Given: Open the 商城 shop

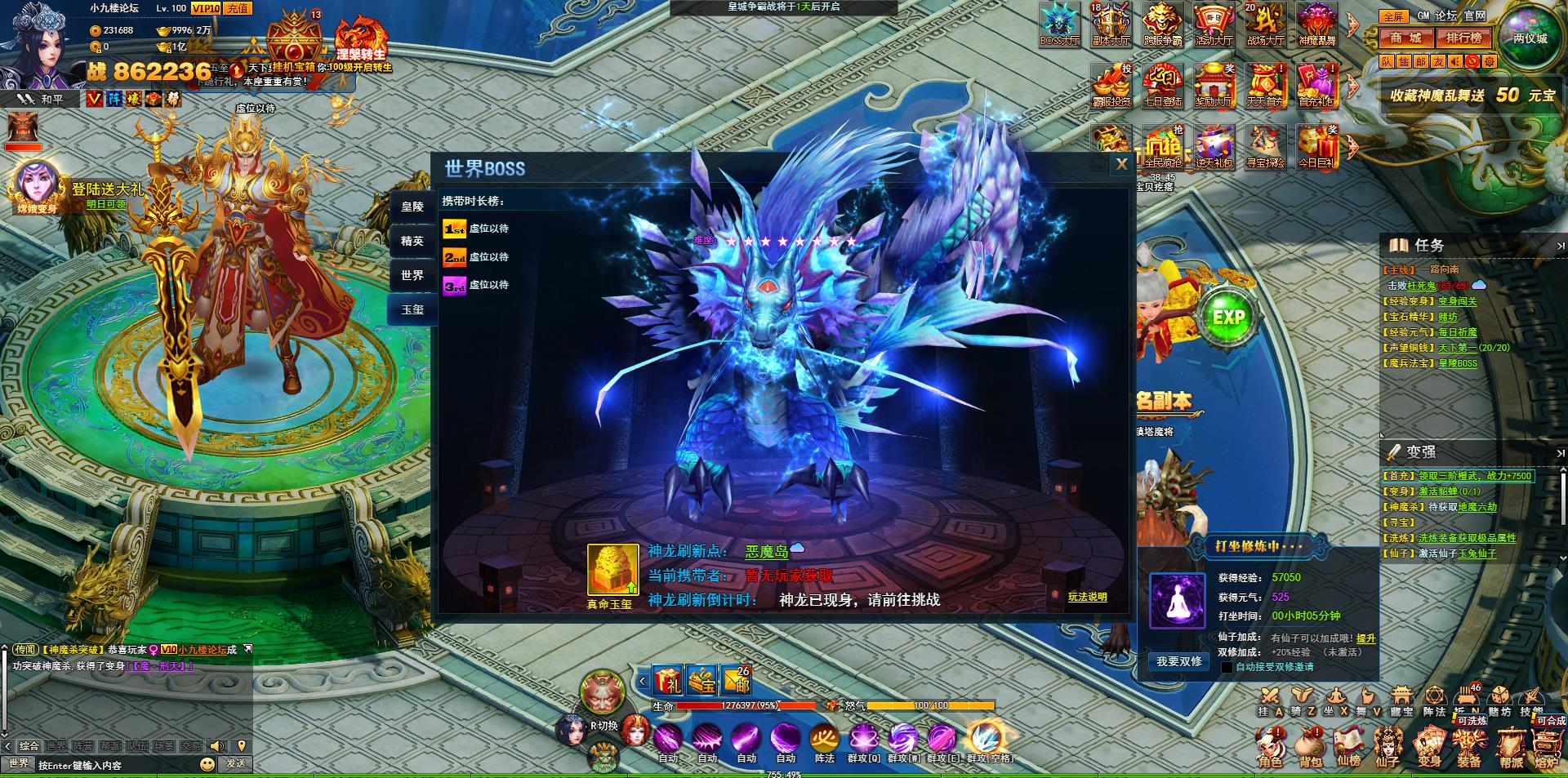Looking at the screenshot, I should tap(1406, 38).
